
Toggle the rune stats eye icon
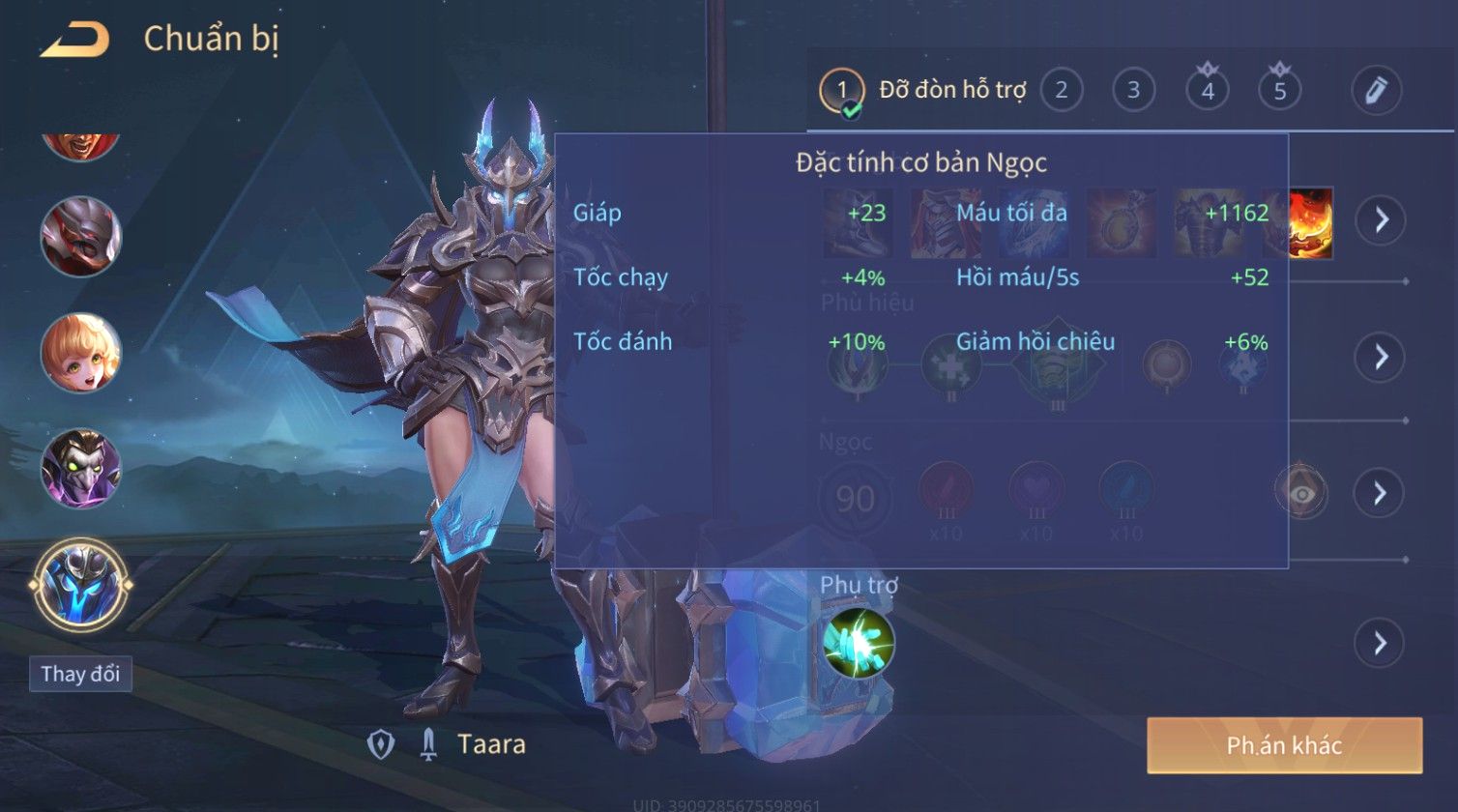(x=1301, y=493)
